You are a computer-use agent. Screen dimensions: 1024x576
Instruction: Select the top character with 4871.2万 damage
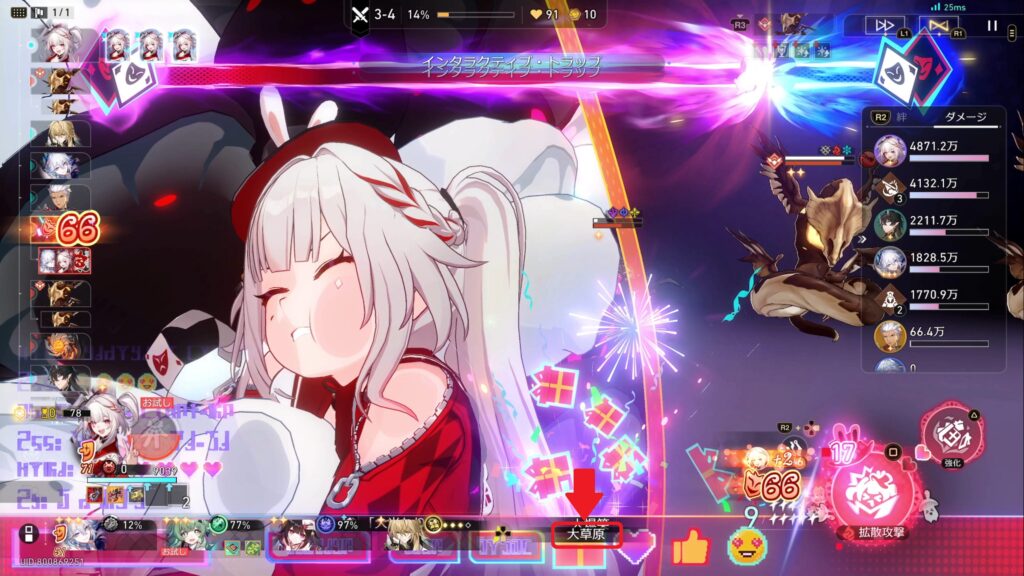coord(890,152)
